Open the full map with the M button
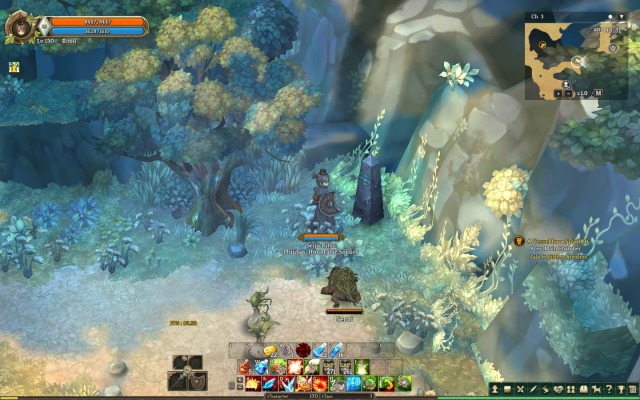The width and height of the screenshot is (640, 400). point(598,93)
